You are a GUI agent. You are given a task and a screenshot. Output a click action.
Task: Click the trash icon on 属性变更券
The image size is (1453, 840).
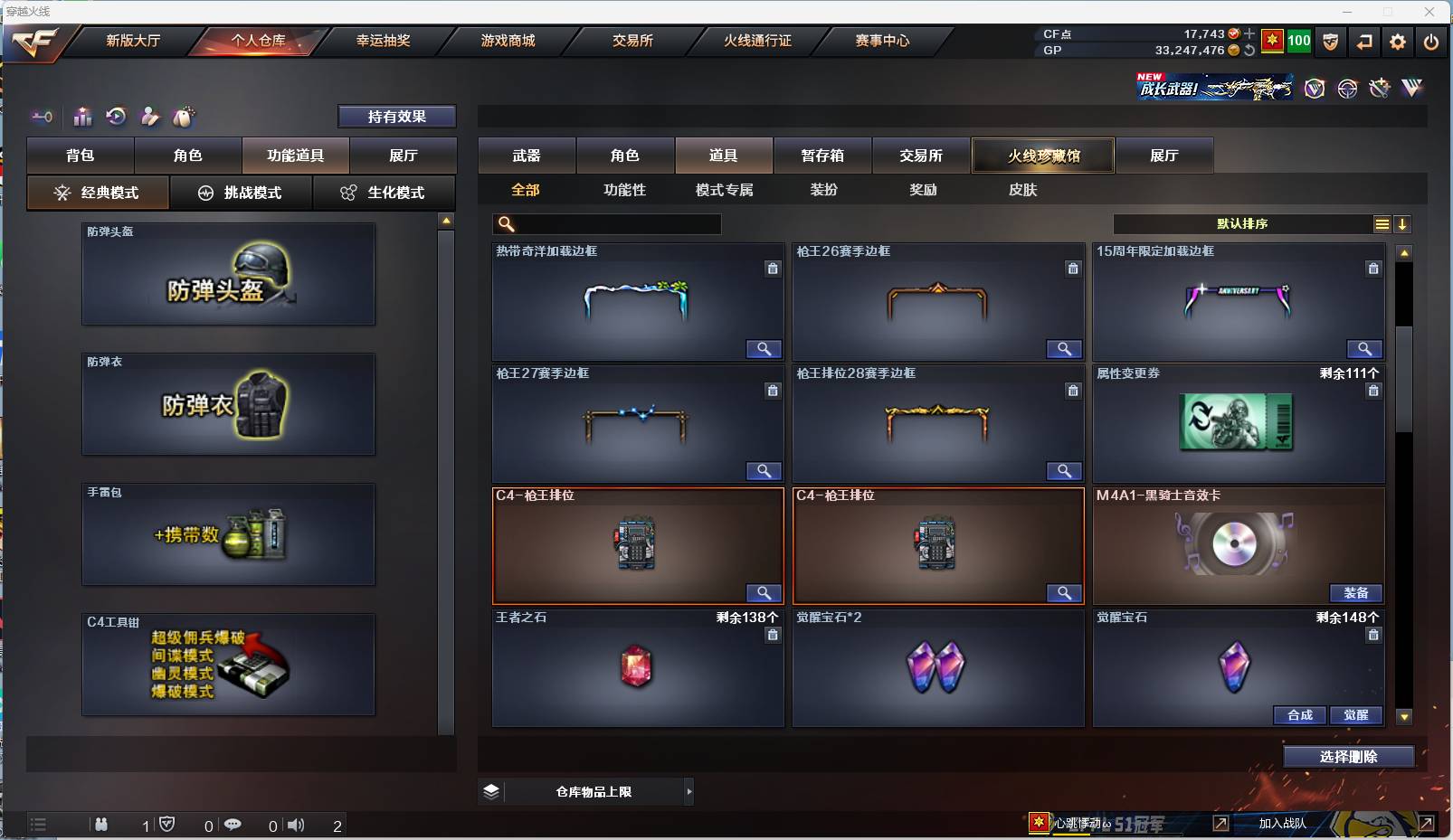tap(1372, 391)
